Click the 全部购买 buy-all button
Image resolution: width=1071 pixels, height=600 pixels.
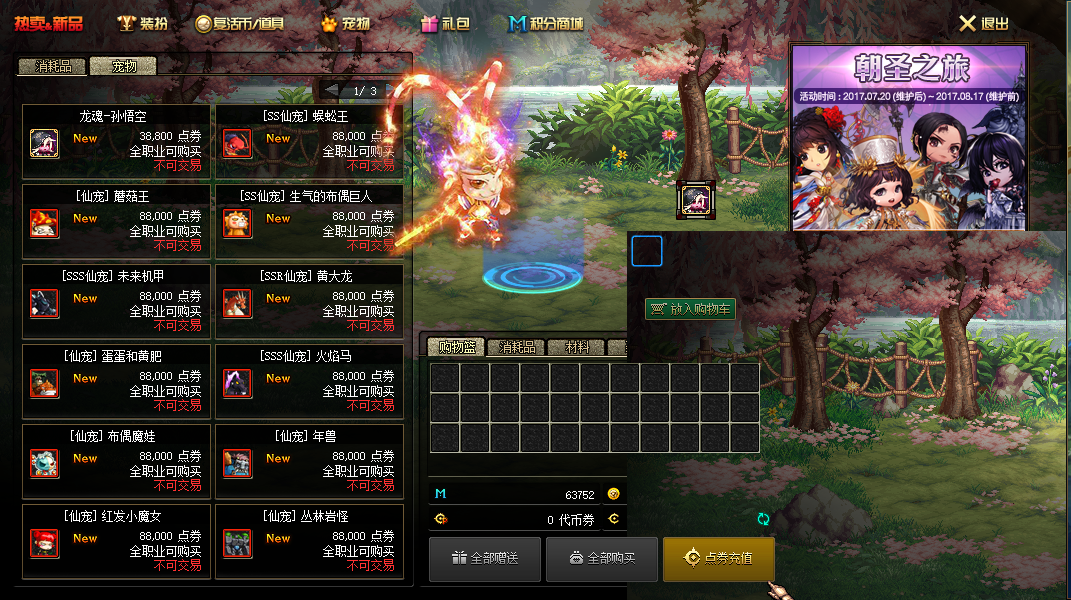coord(601,558)
